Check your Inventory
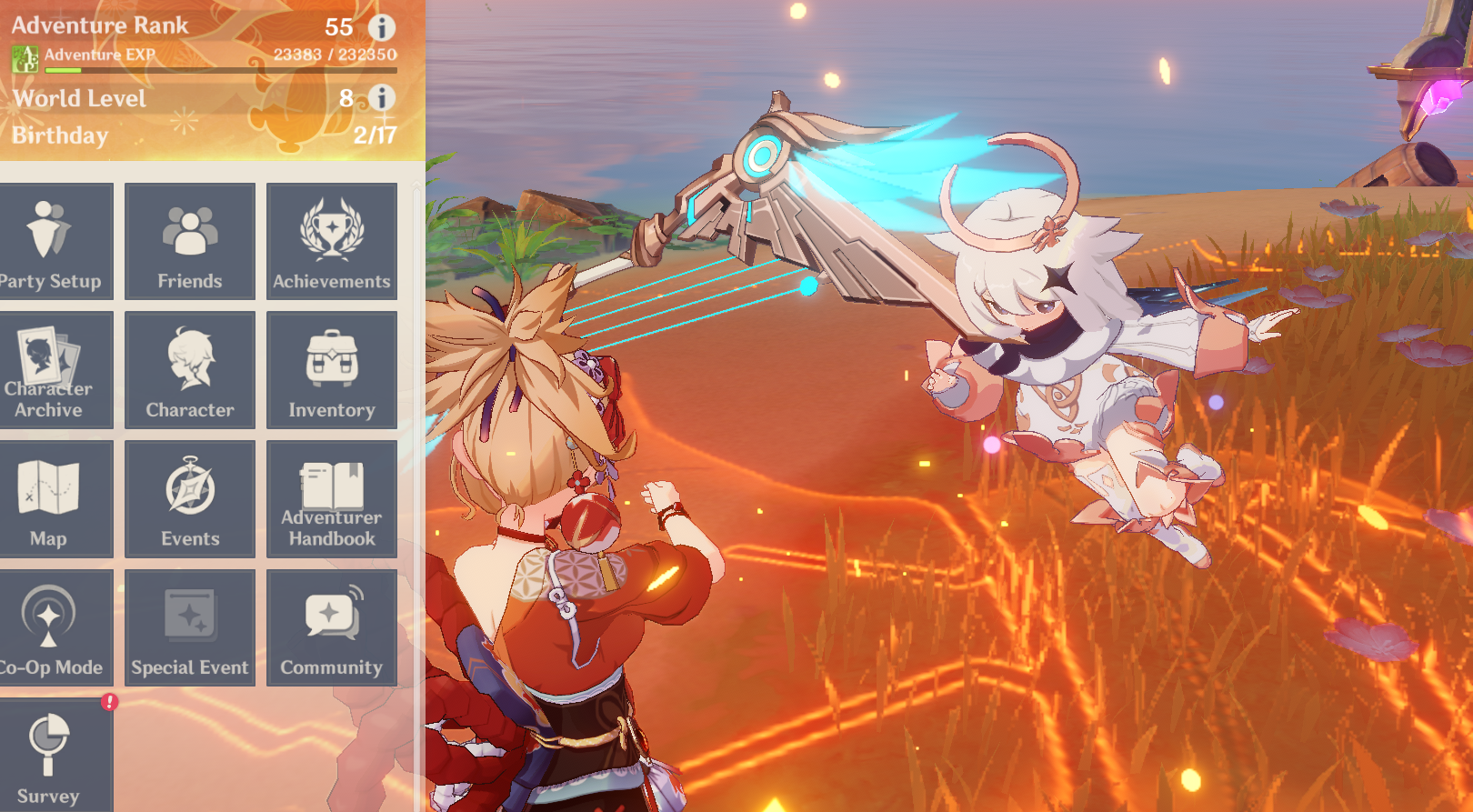 (x=332, y=370)
